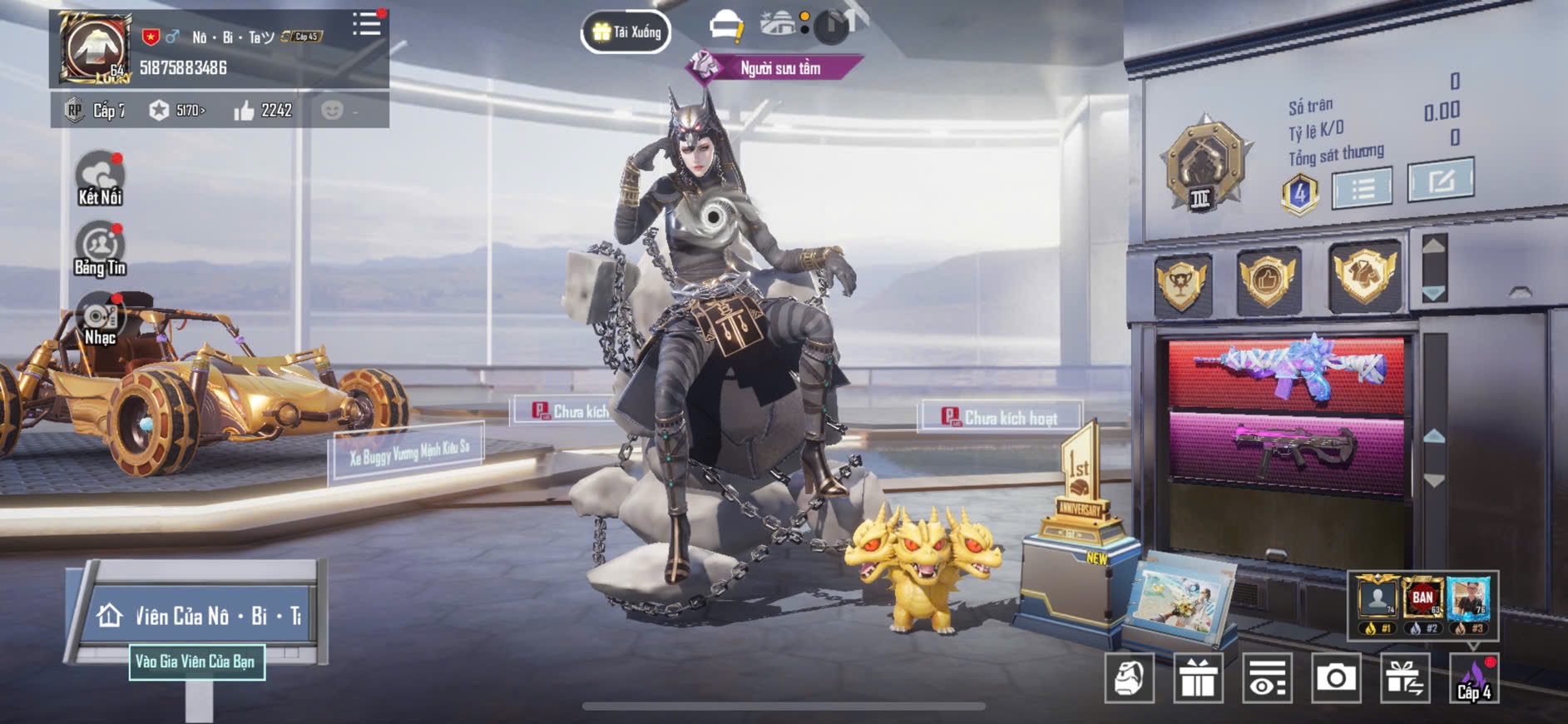Open the Kết Nối connections menu
The image size is (1568, 724).
(x=100, y=178)
